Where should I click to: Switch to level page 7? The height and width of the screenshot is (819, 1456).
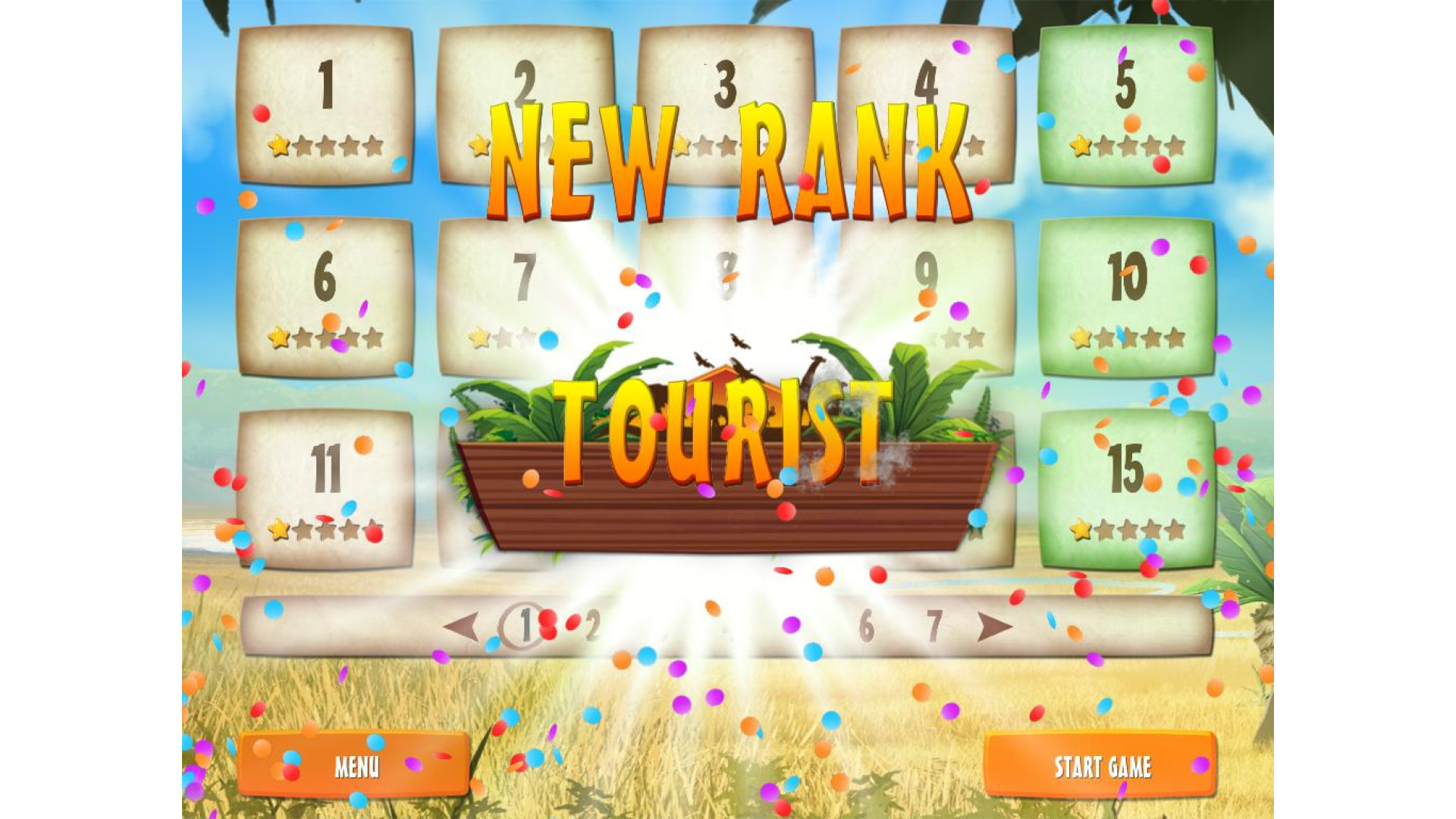click(x=934, y=626)
